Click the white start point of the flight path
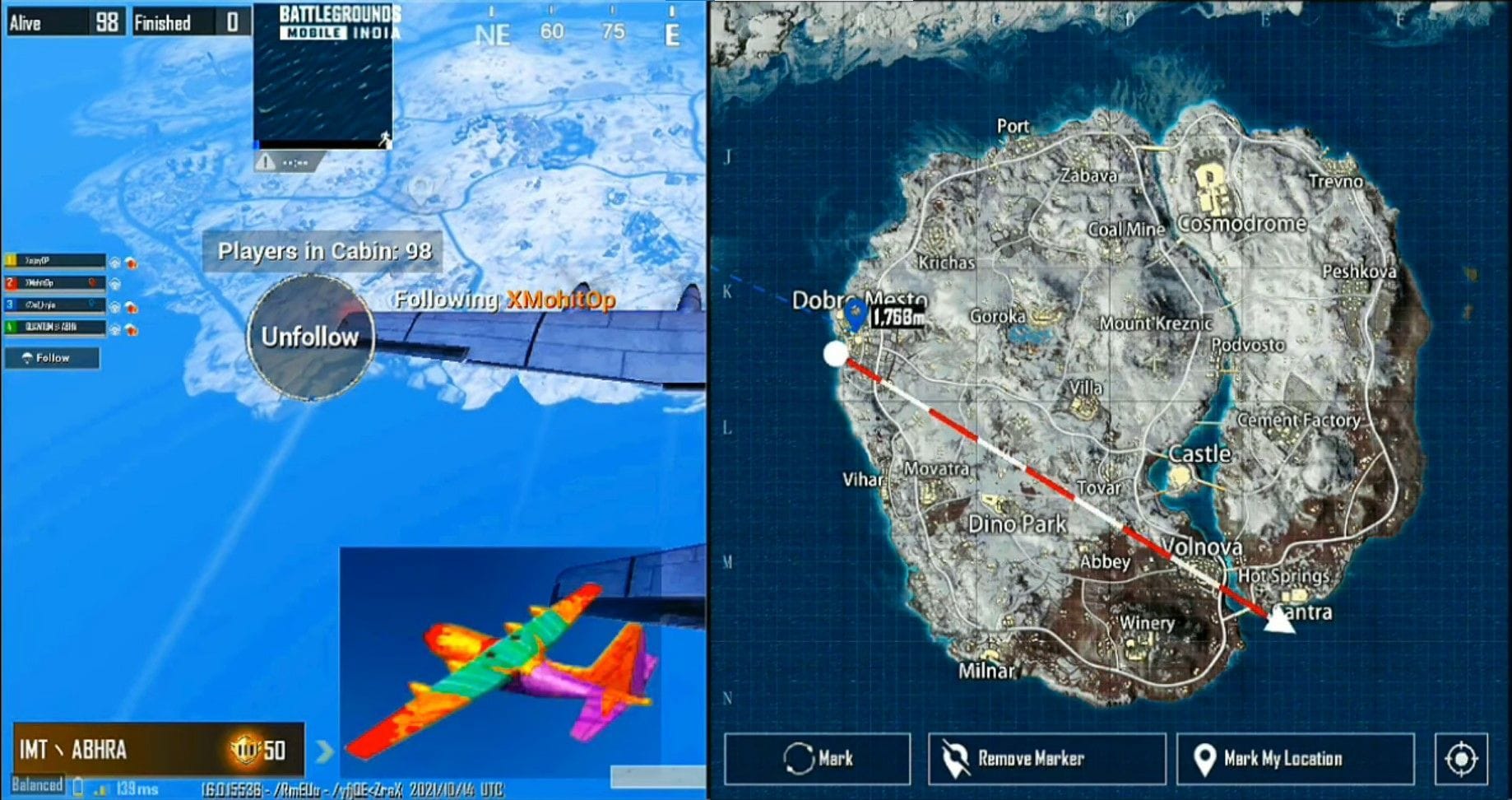 [835, 354]
